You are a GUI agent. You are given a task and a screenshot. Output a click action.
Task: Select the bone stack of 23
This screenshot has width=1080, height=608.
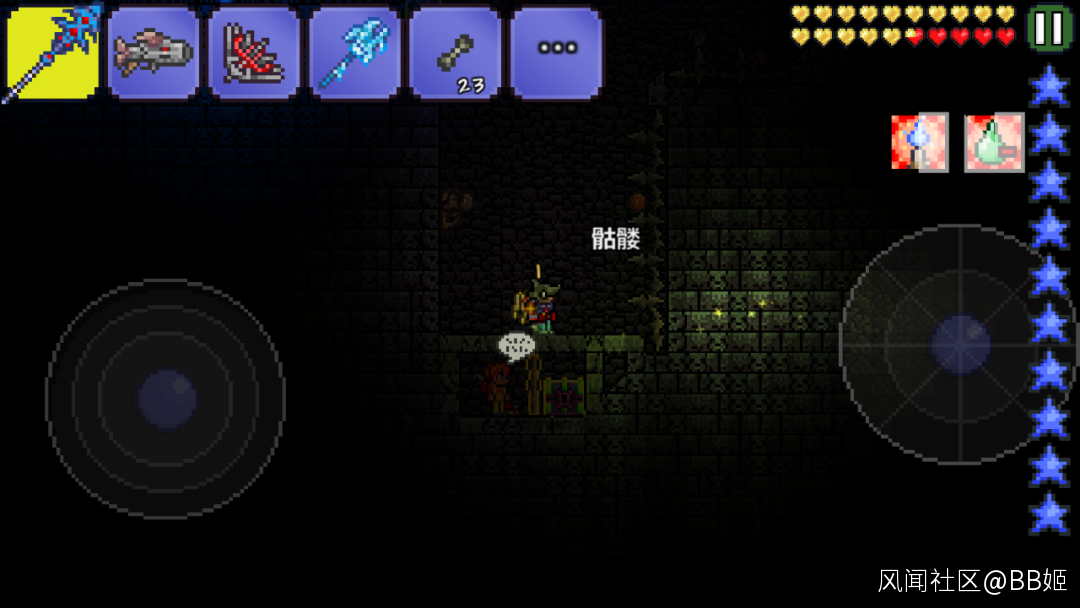(455, 52)
